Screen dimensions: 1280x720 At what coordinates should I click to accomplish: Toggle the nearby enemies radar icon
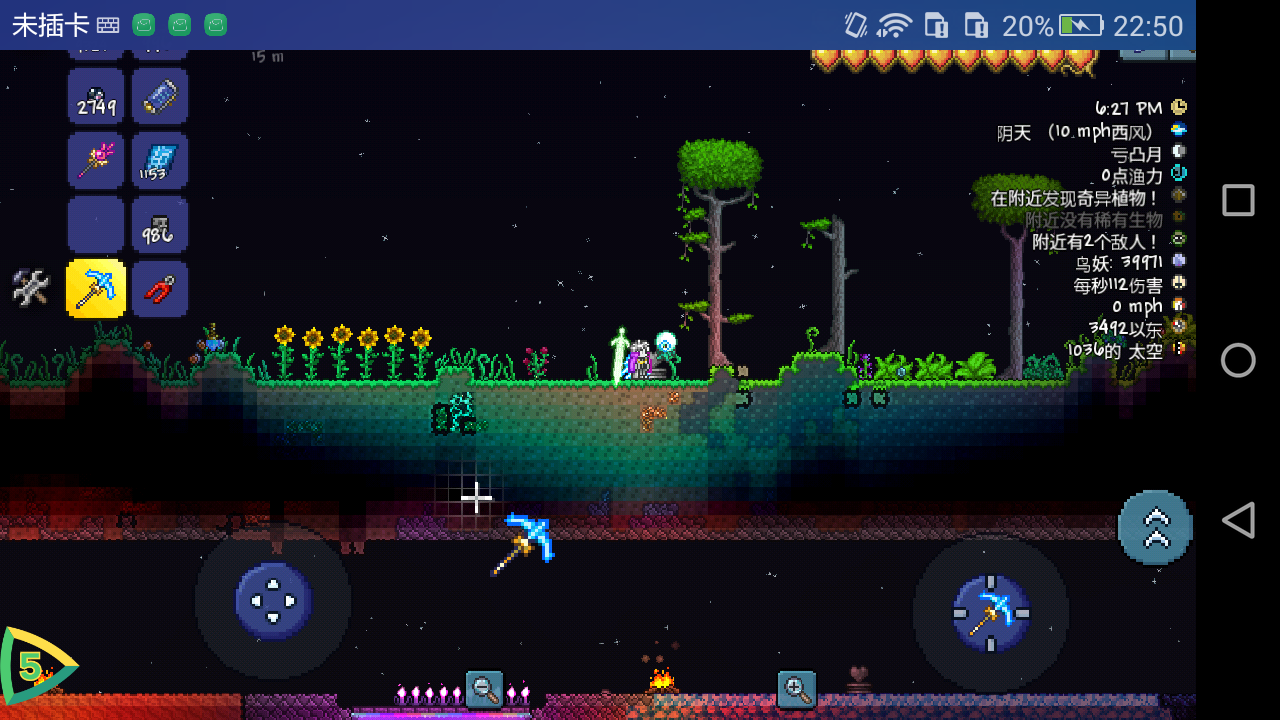1179,240
